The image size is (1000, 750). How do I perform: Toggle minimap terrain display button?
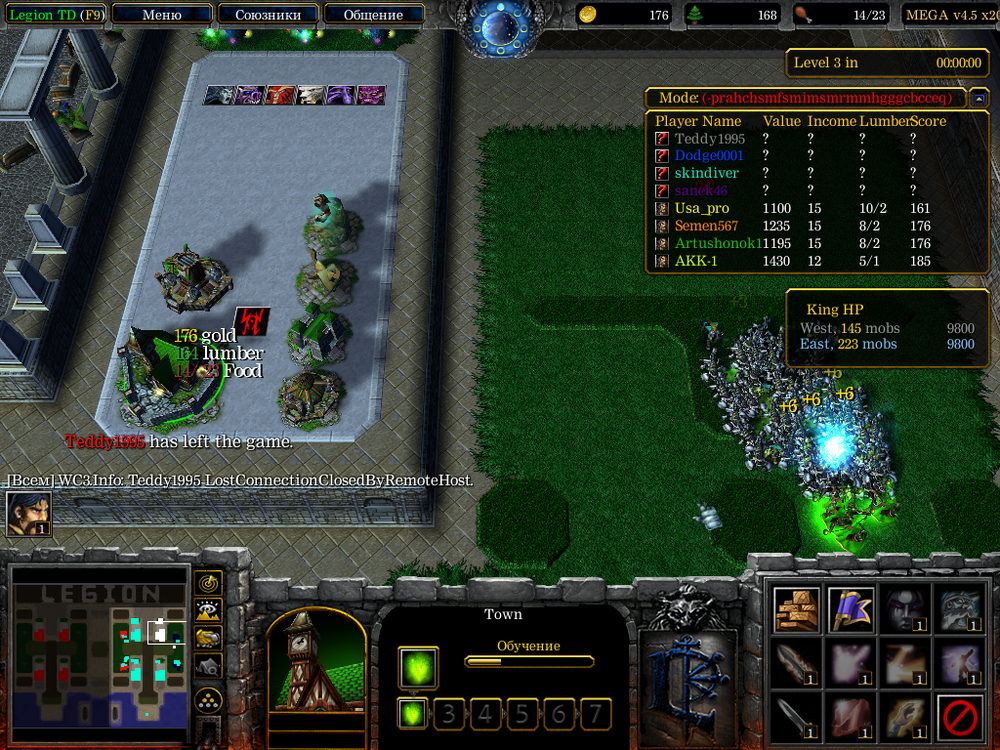coord(208,609)
